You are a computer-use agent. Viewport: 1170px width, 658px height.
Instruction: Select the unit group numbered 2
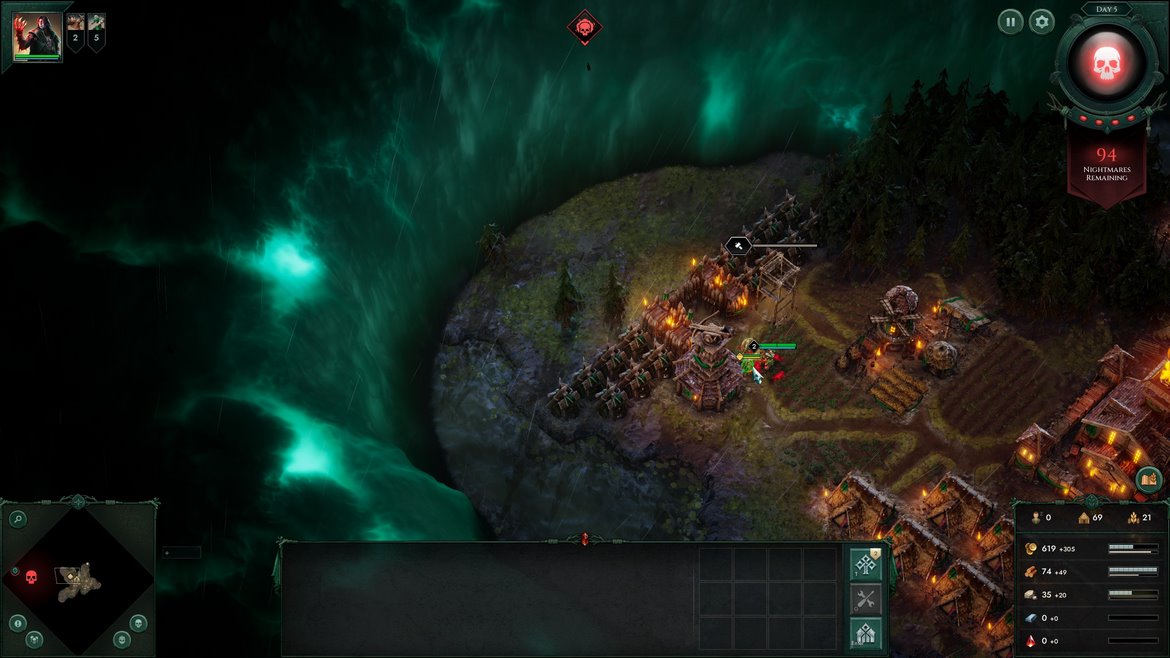tap(76, 28)
